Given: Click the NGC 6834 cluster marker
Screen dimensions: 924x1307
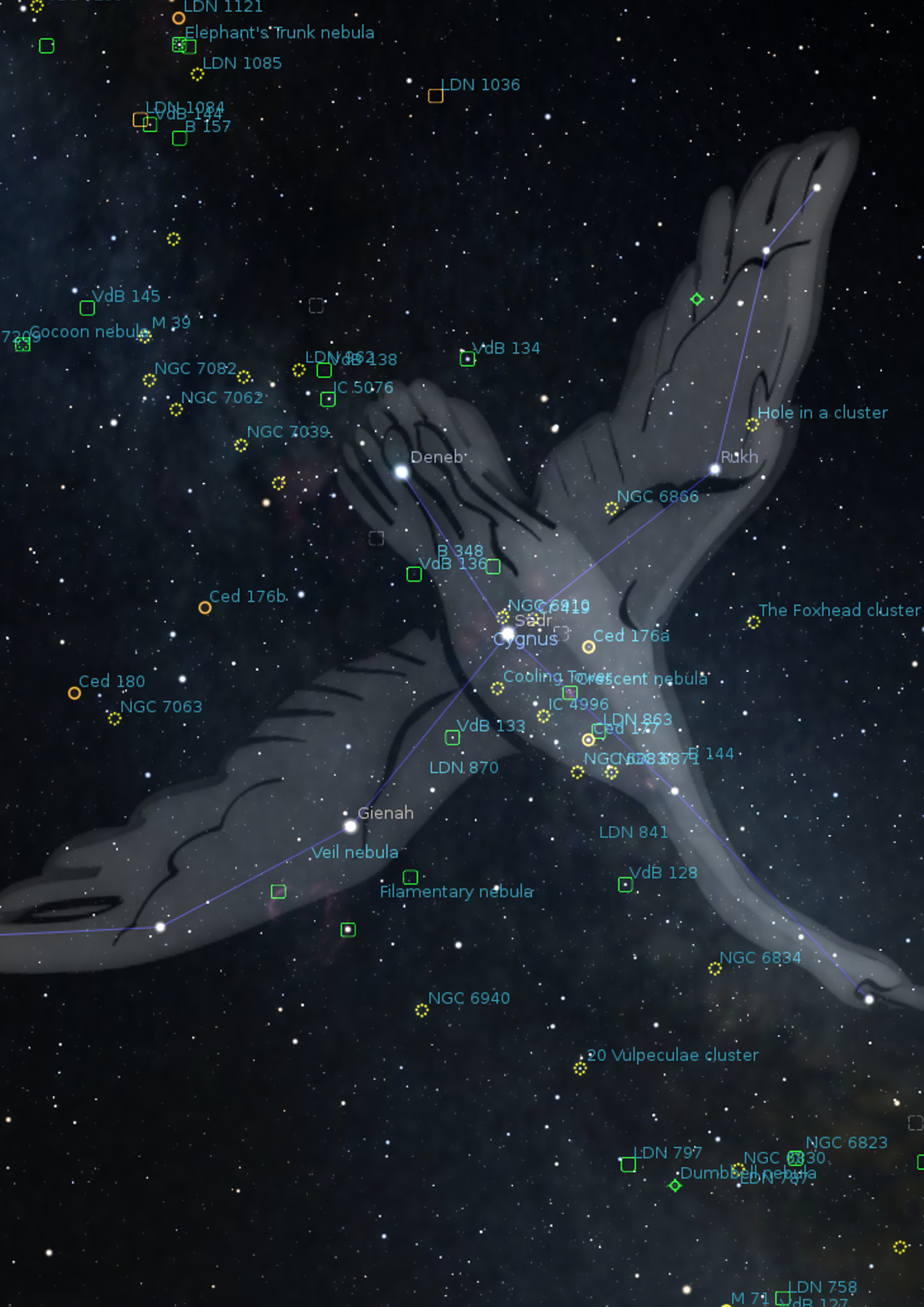Looking at the screenshot, I should 715,968.
